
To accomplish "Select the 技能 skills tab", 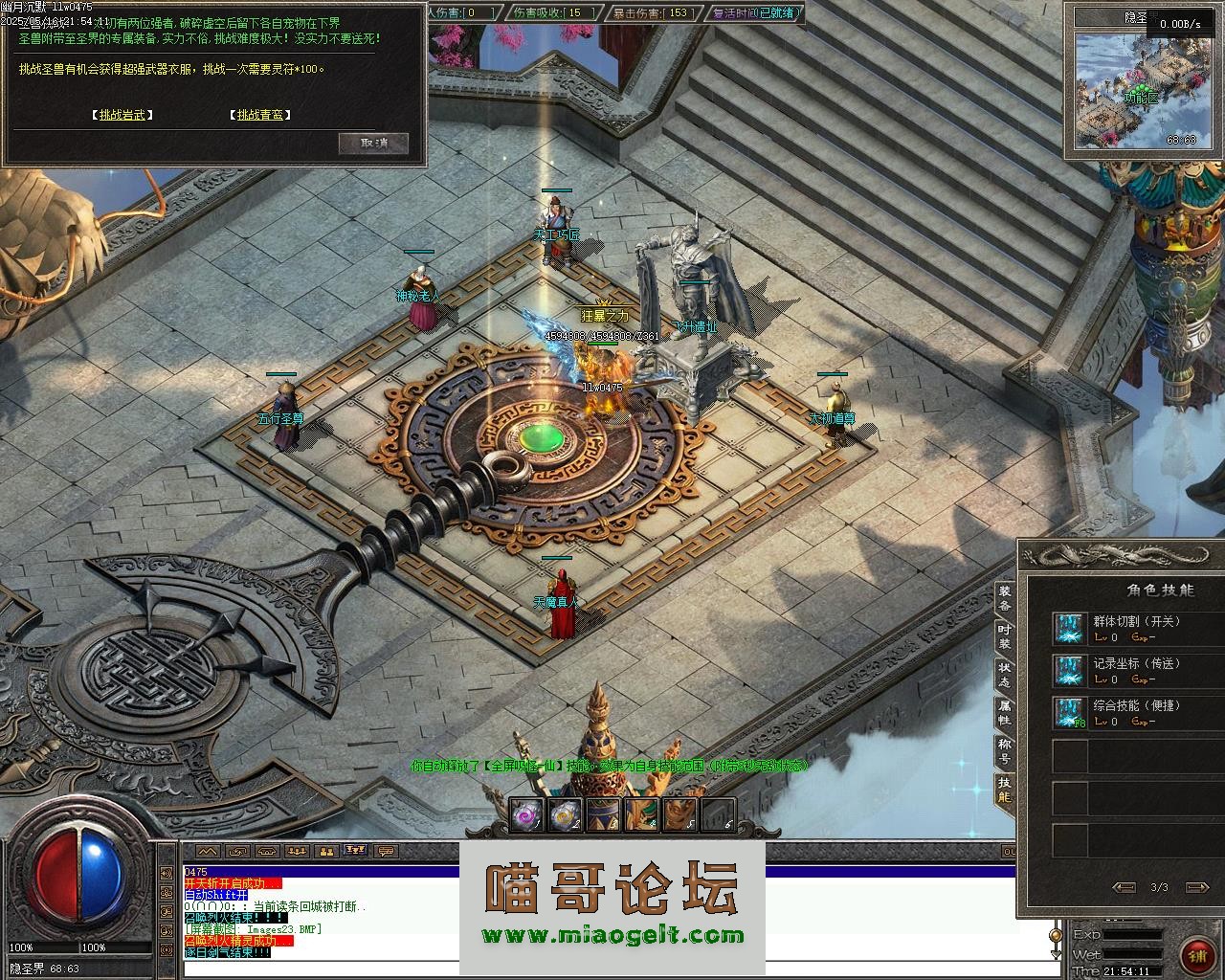I will [1005, 790].
